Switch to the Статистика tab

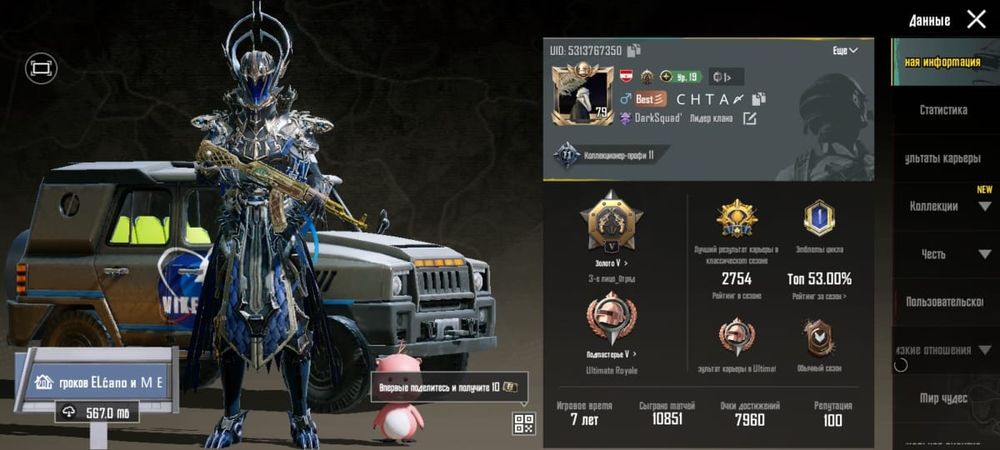coord(943,110)
